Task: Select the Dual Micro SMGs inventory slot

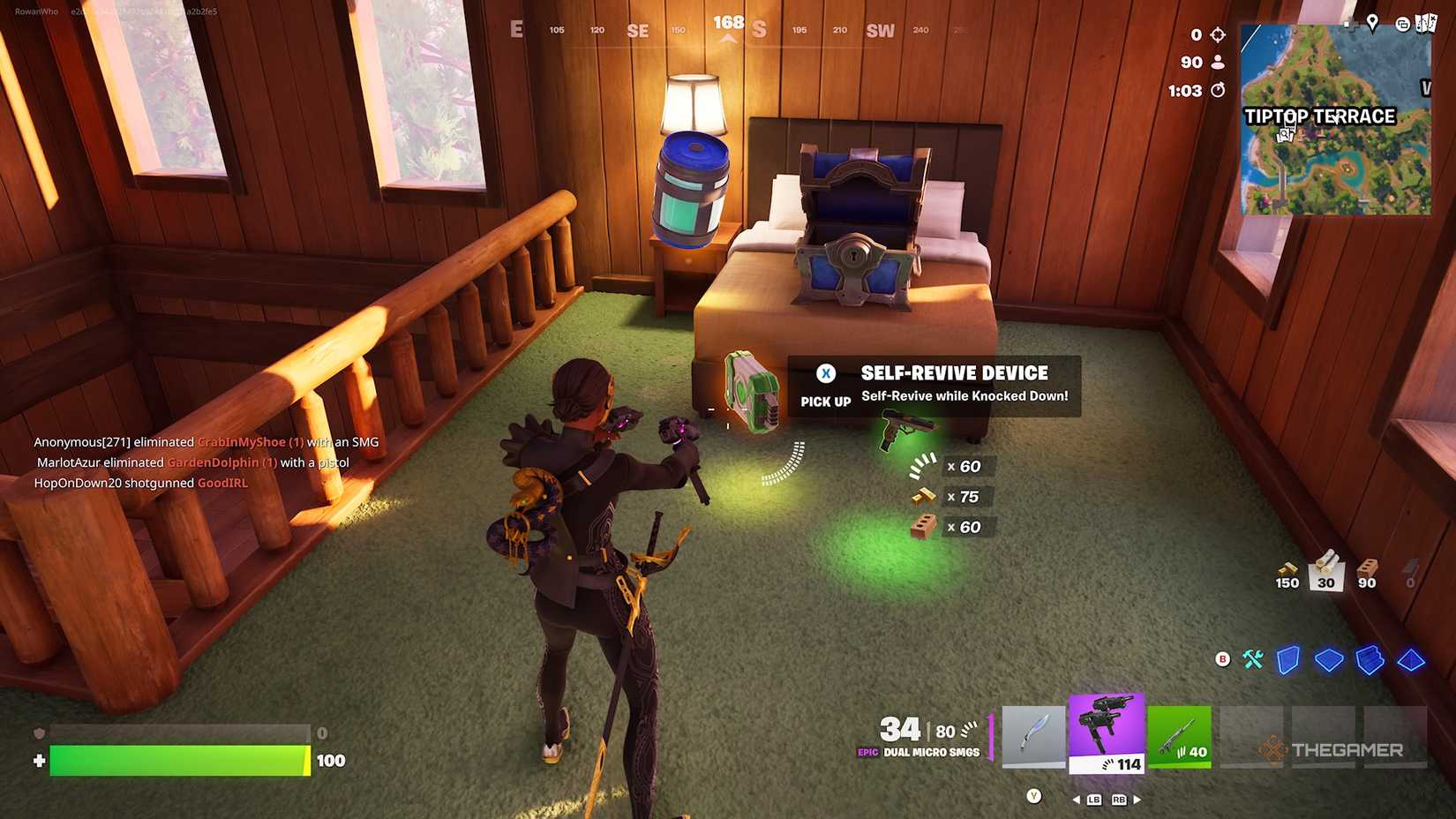Action: (1107, 735)
